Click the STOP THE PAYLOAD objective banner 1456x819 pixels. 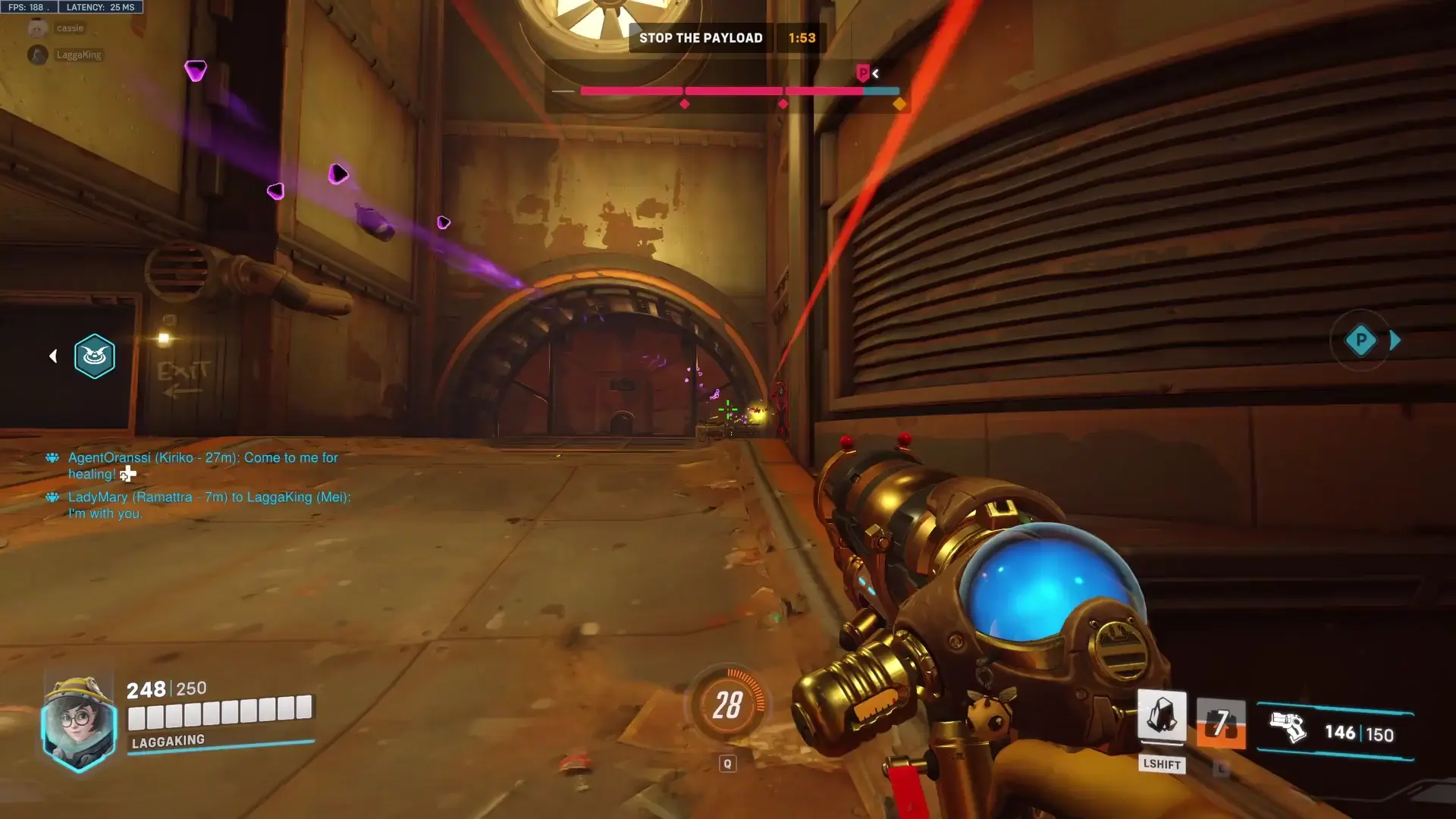pyautogui.click(x=701, y=37)
